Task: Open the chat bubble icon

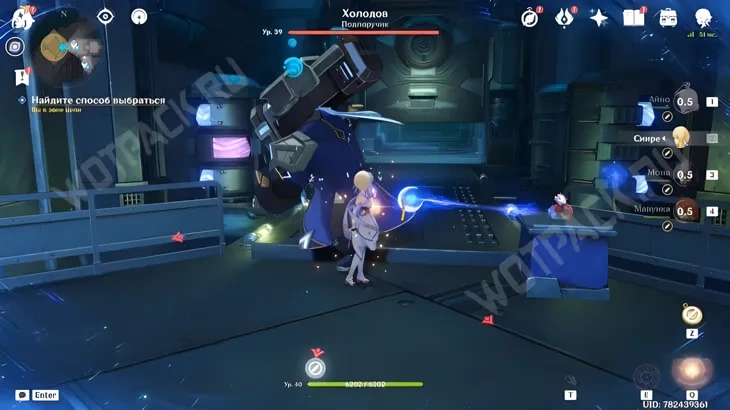Action: pyautogui.click(x=22, y=395)
